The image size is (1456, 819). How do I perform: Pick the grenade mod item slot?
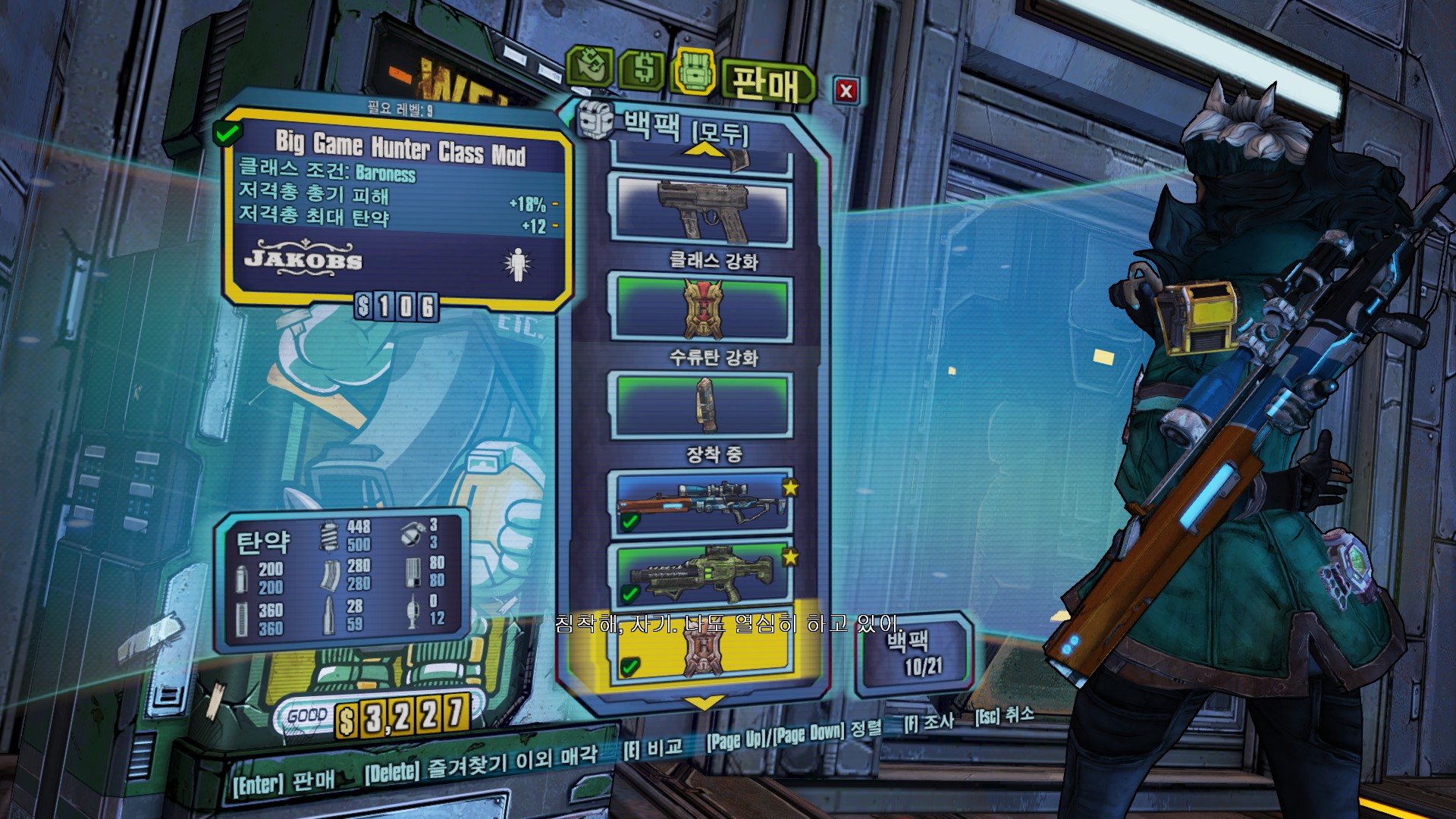coord(702,405)
